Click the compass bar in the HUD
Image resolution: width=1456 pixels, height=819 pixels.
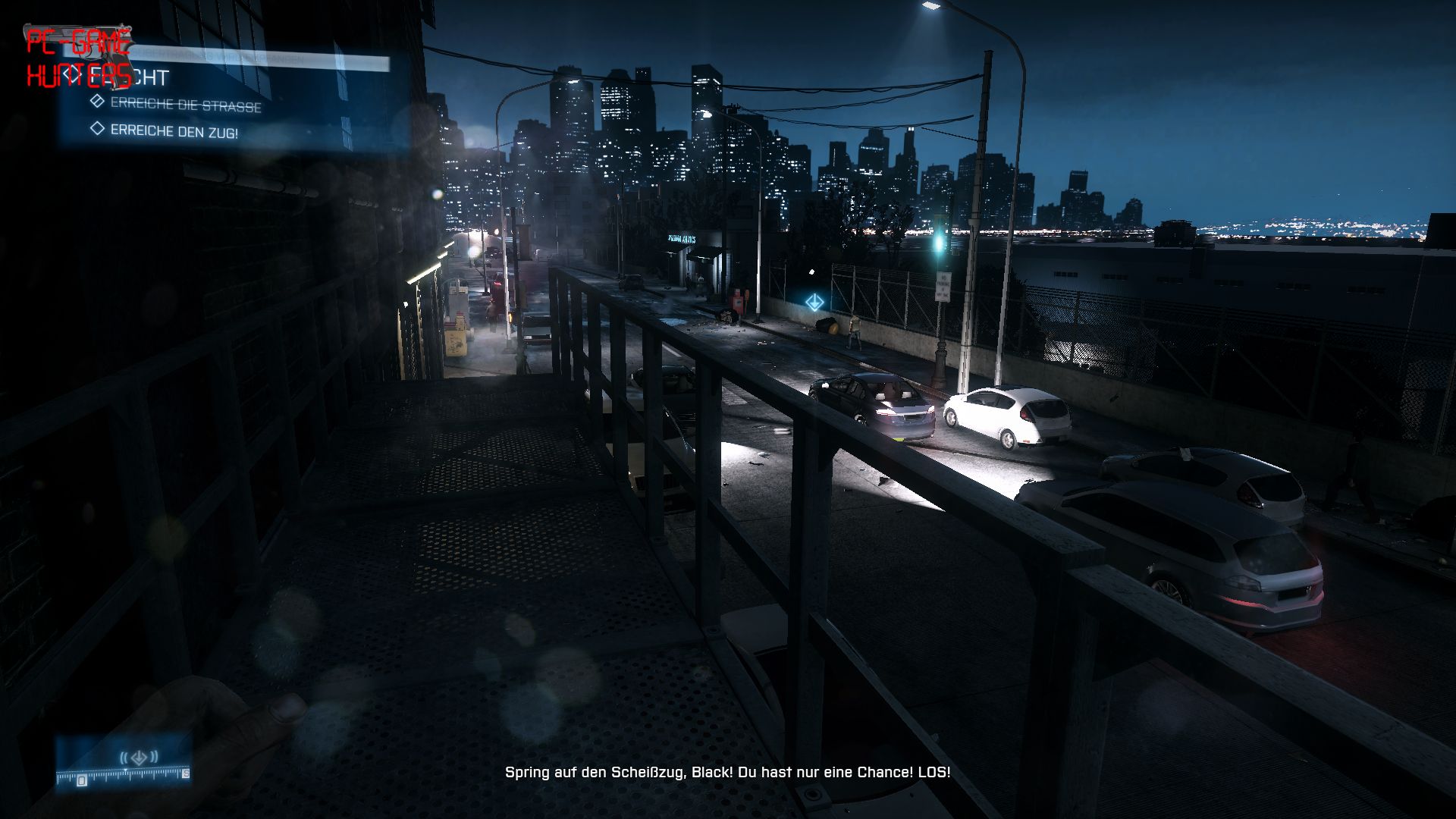[x=123, y=774]
